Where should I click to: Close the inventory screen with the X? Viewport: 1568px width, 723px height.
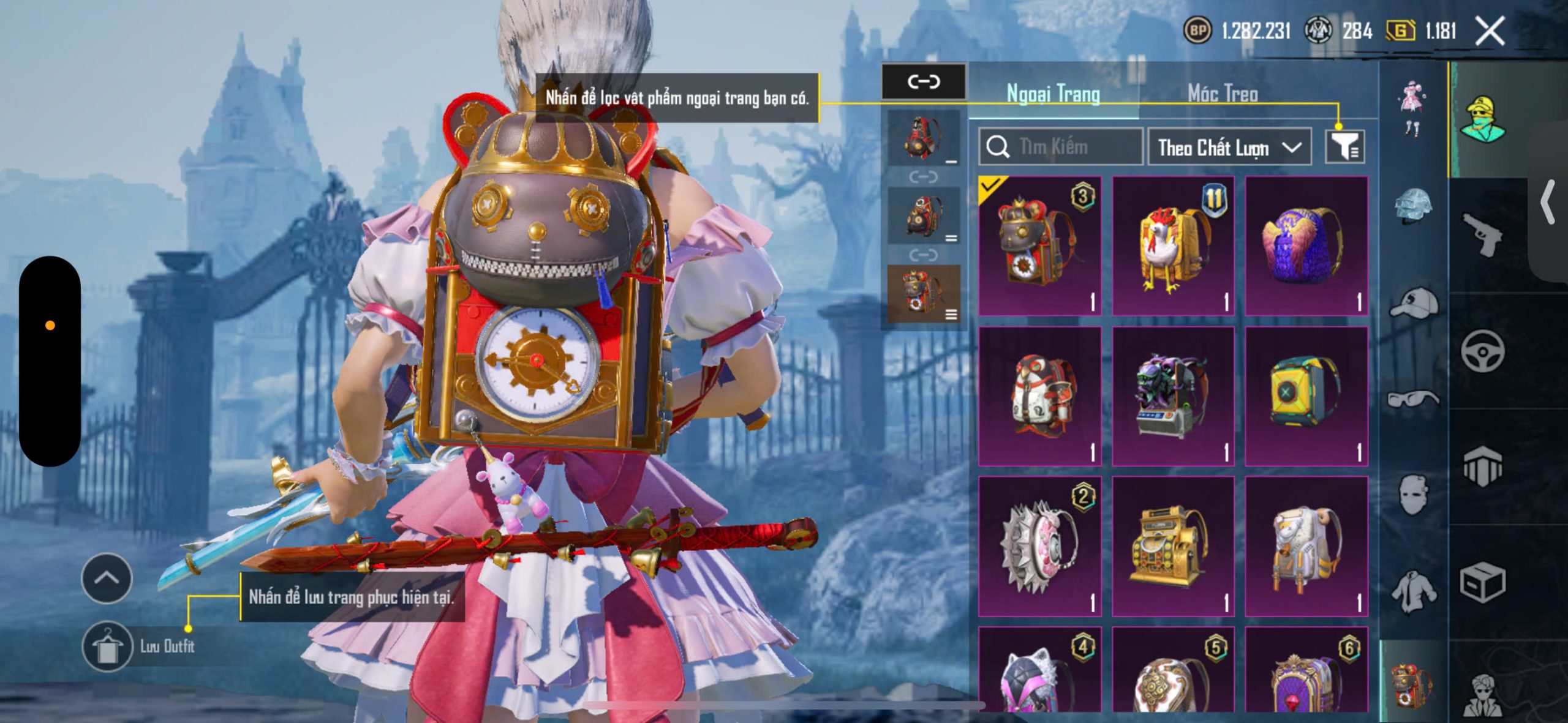pos(1490,31)
